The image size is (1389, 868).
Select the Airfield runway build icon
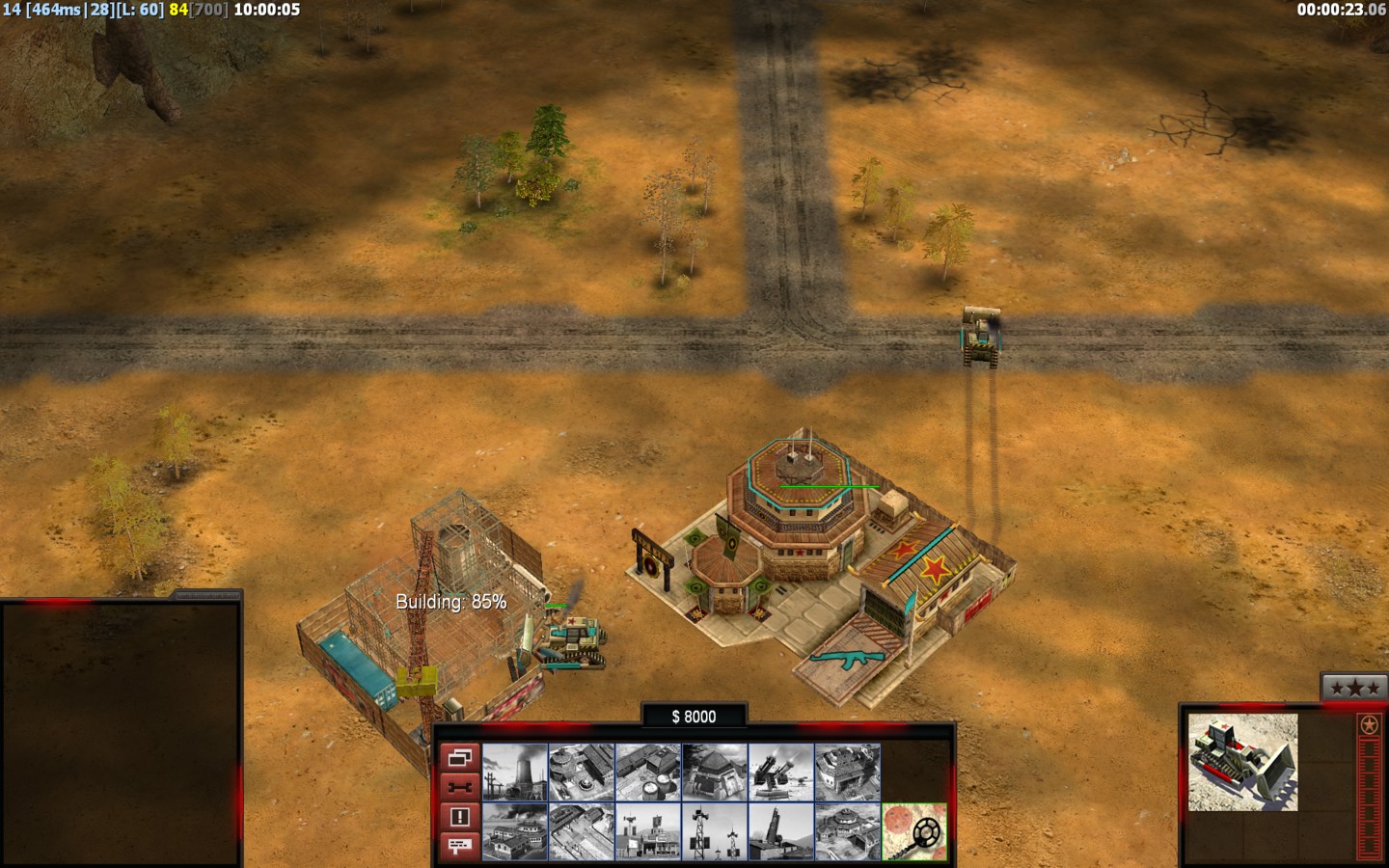pos(582,831)
